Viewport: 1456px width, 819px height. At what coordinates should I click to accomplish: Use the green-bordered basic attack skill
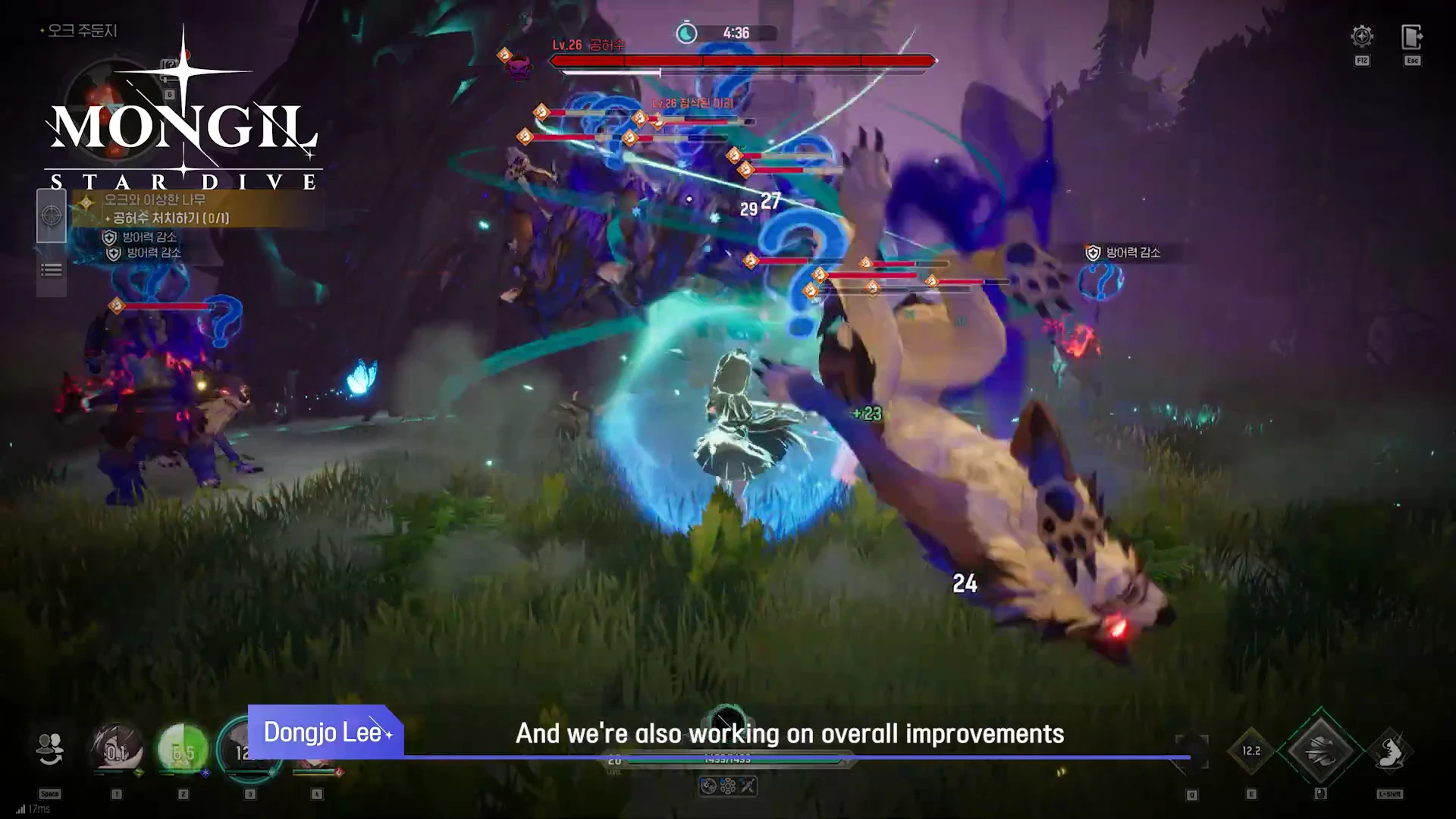coord(1320,749)
